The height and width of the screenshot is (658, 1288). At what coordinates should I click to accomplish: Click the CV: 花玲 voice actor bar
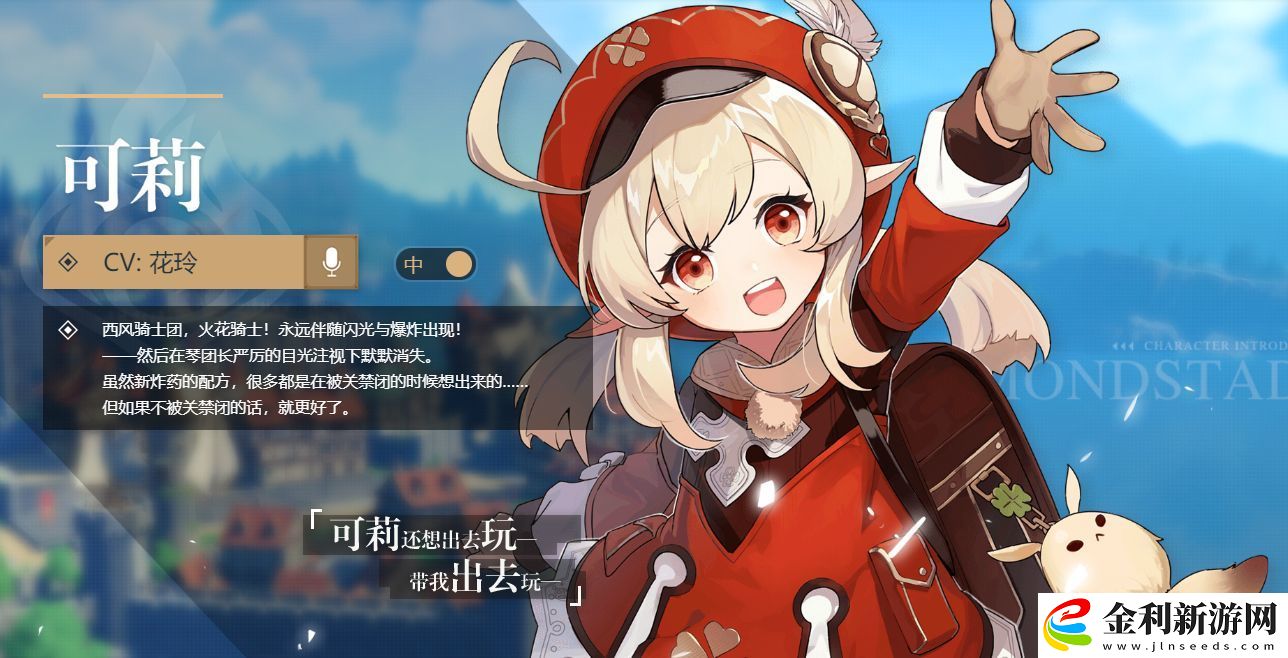[173, 263]
